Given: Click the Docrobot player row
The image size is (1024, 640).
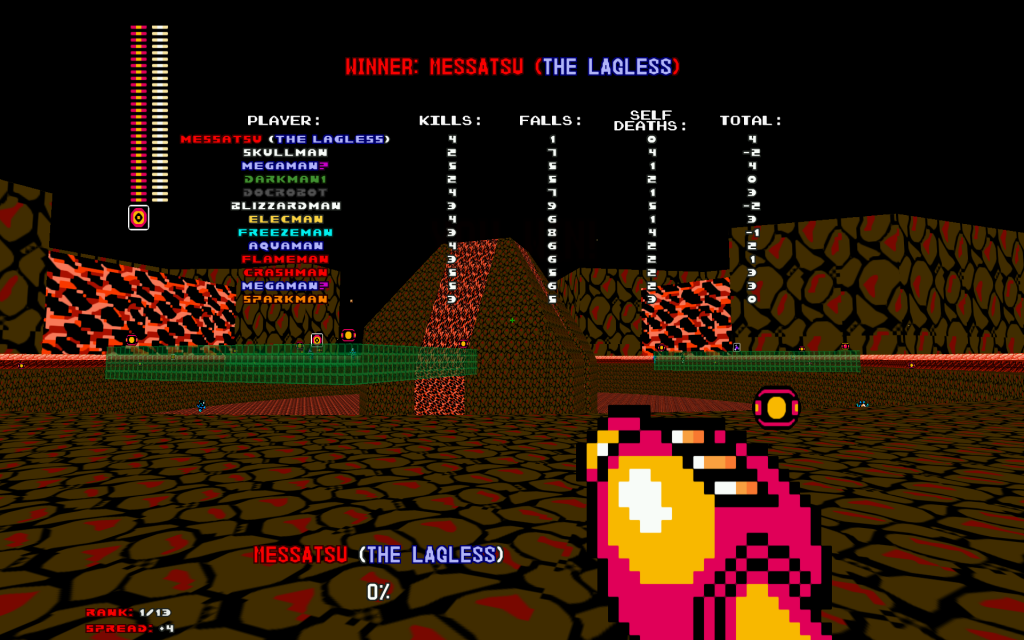Looking at the screenshot, I should [285, 192].
